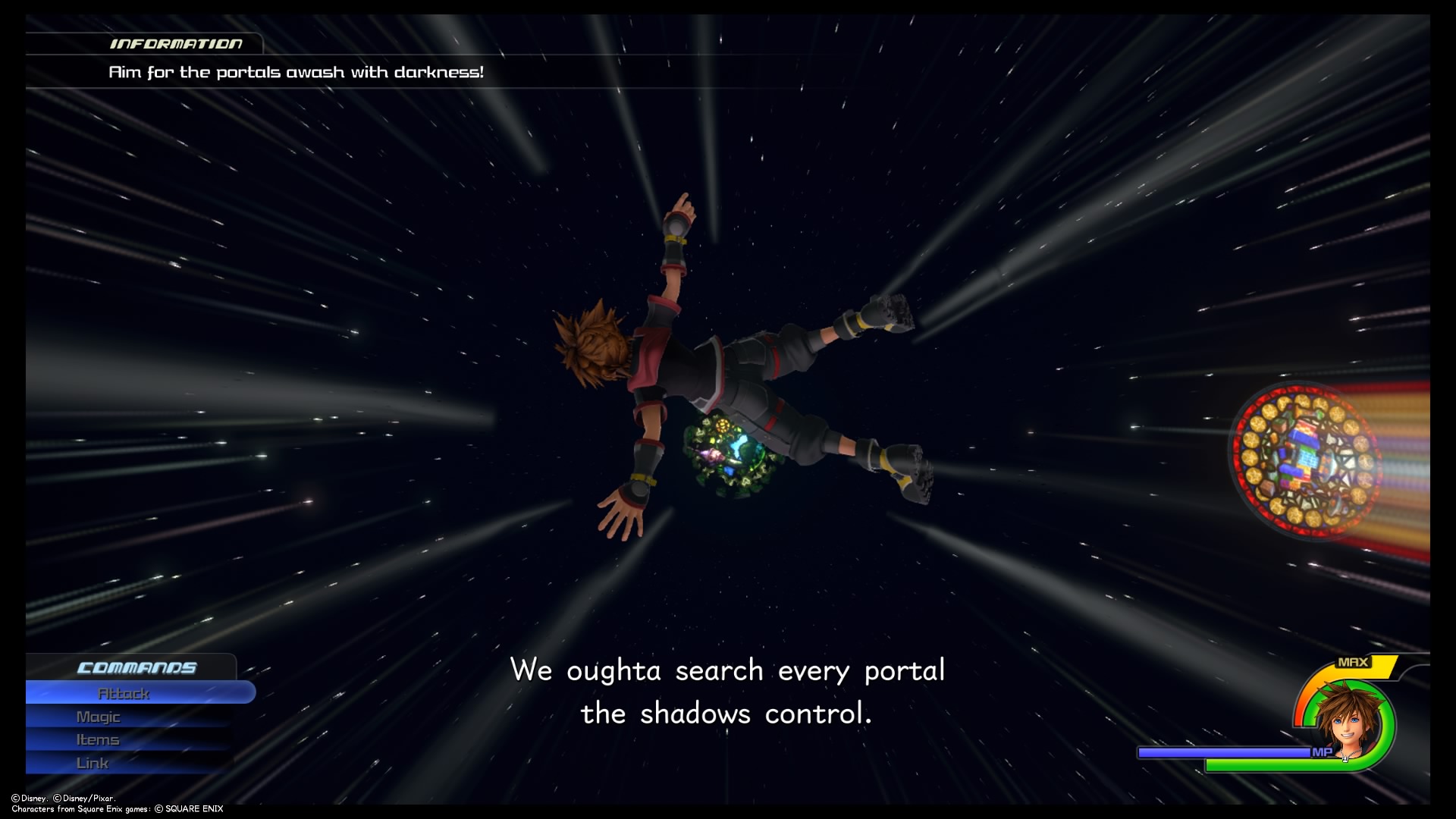Select the Attack command

[x=124, y=692]
